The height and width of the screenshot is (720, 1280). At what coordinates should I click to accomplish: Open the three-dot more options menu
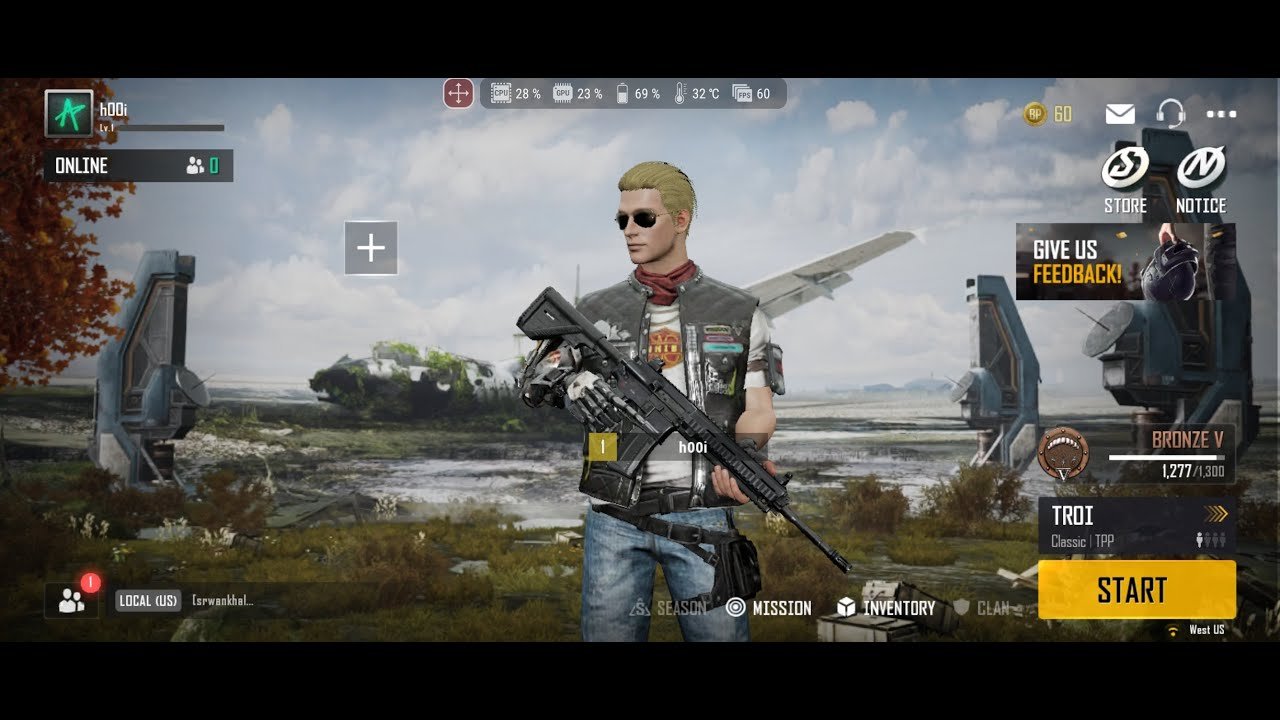click(x=1221, y=114)
